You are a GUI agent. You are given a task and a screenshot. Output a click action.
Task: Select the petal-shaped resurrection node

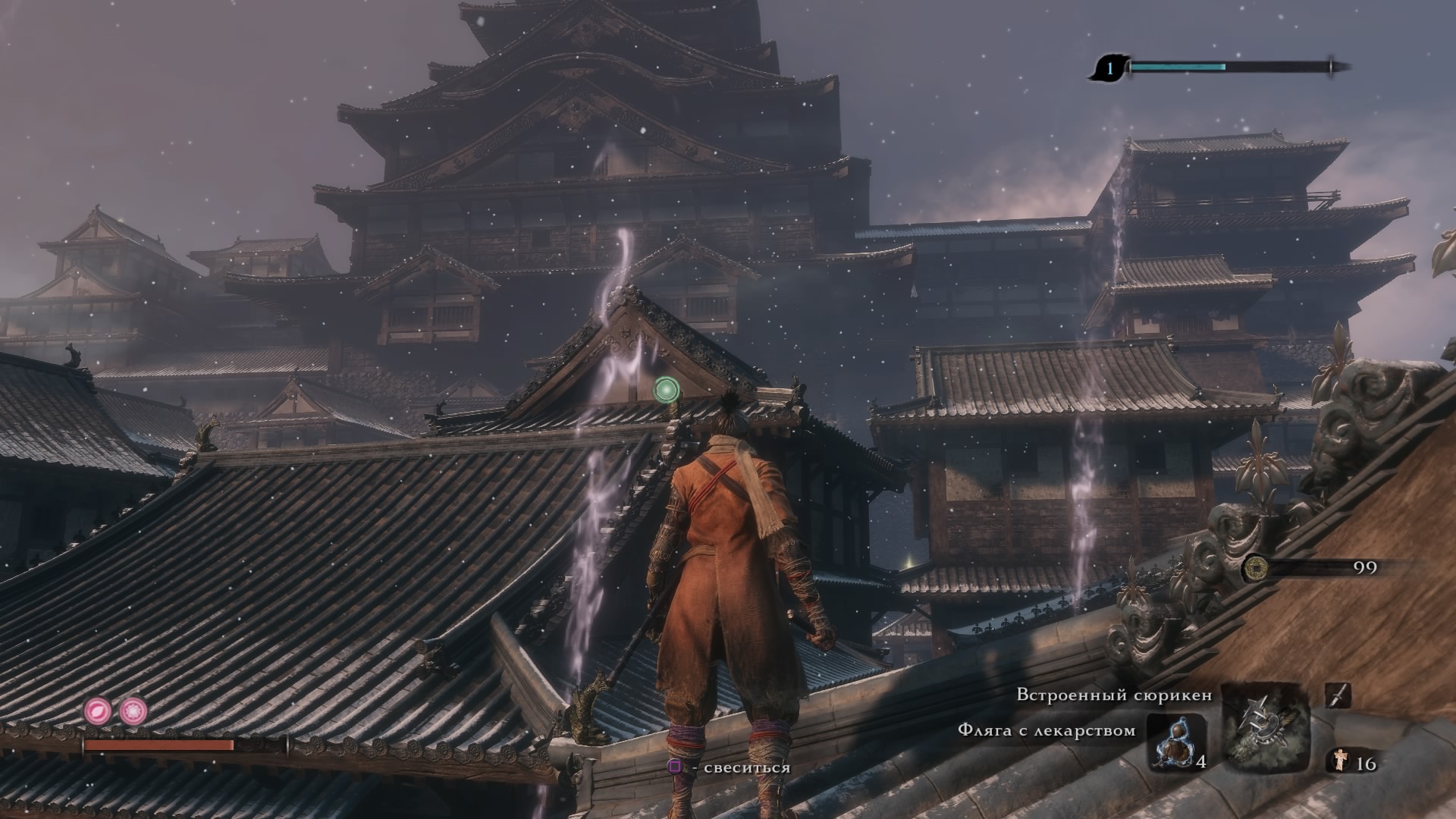click(x=98, y=711)
